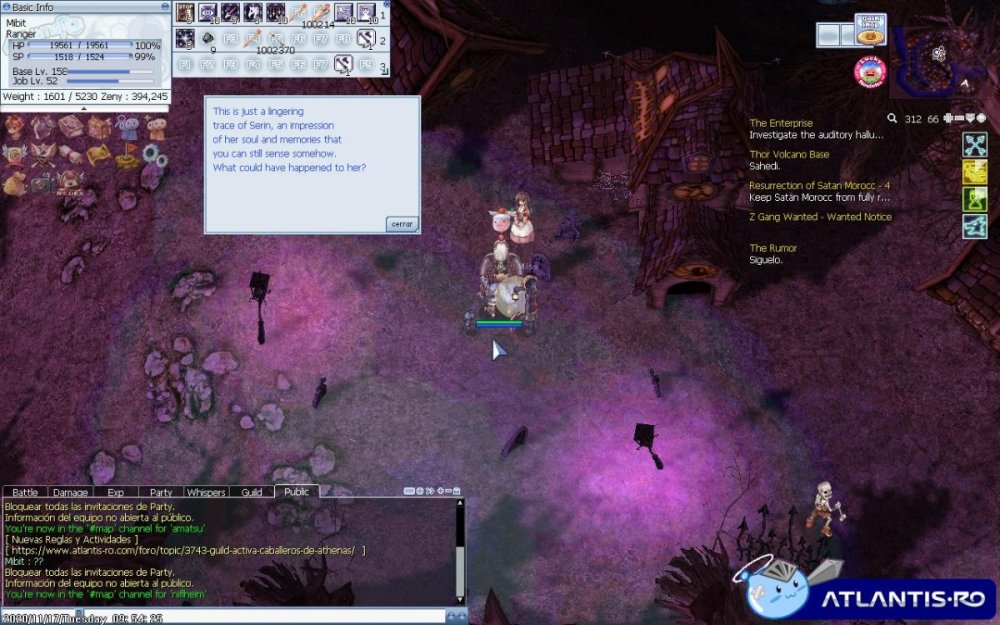Switch to the Battle chat tab
Image resolution: width=1000 pixels, height=625 pixels.
click(25, 492)
